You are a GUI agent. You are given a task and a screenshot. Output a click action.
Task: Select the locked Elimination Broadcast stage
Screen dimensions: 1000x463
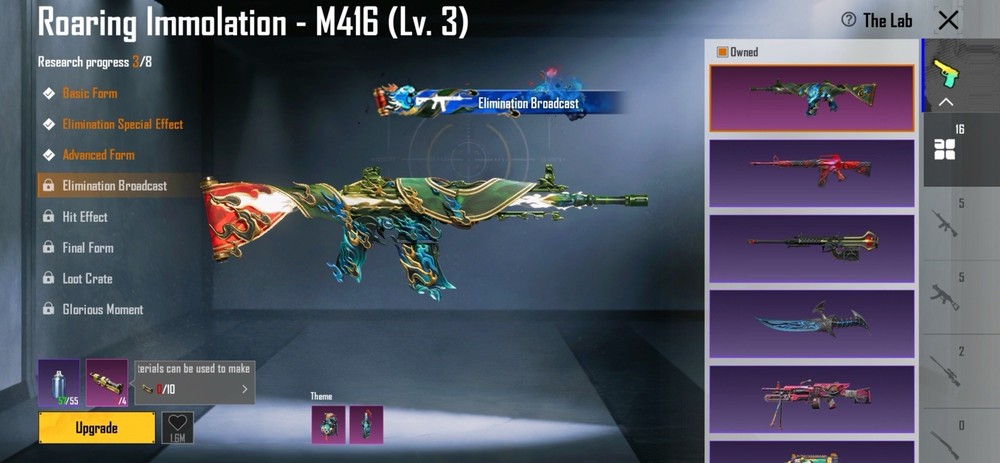[114, 186]
